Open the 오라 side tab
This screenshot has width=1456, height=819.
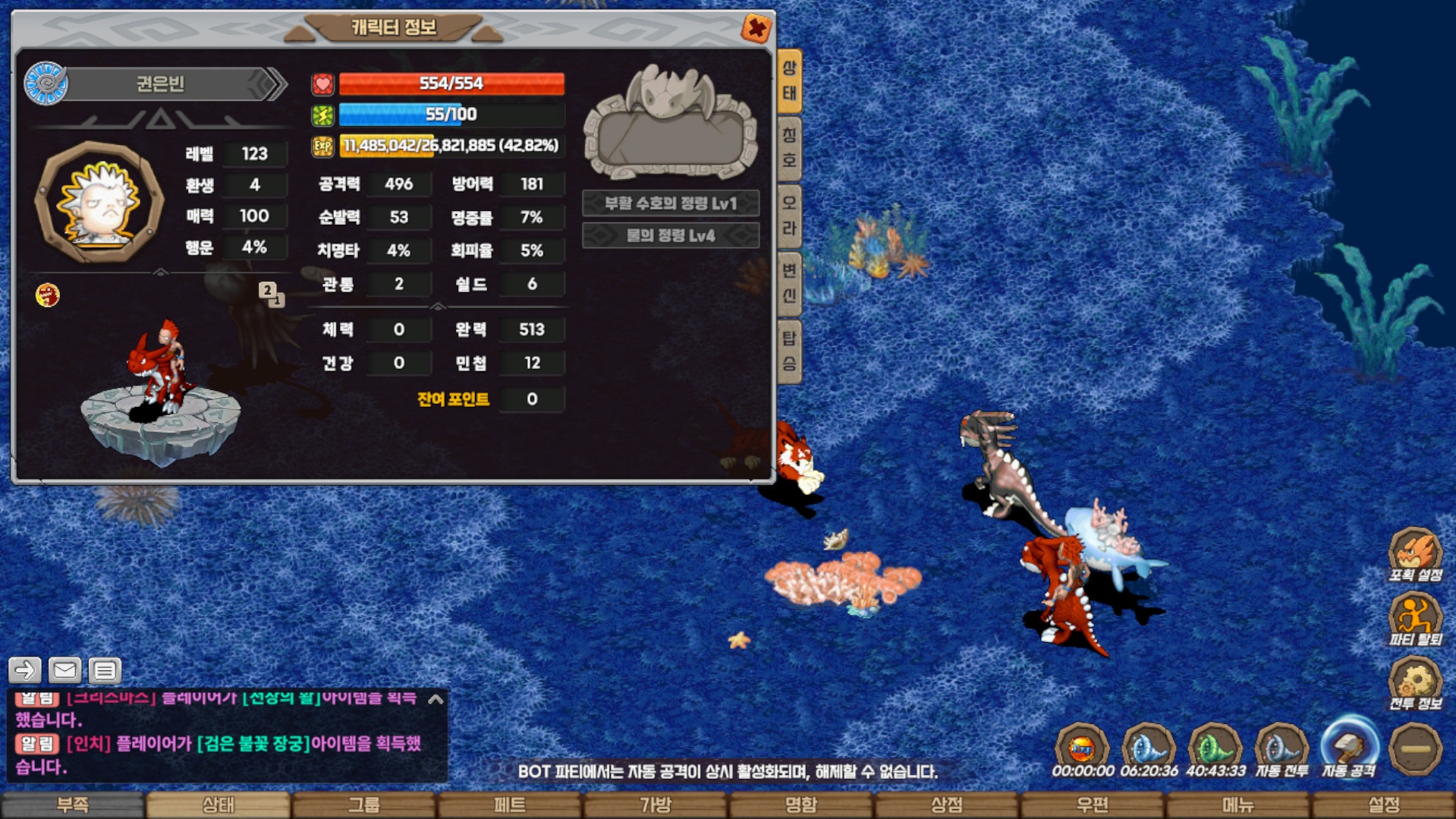(789, 216)
